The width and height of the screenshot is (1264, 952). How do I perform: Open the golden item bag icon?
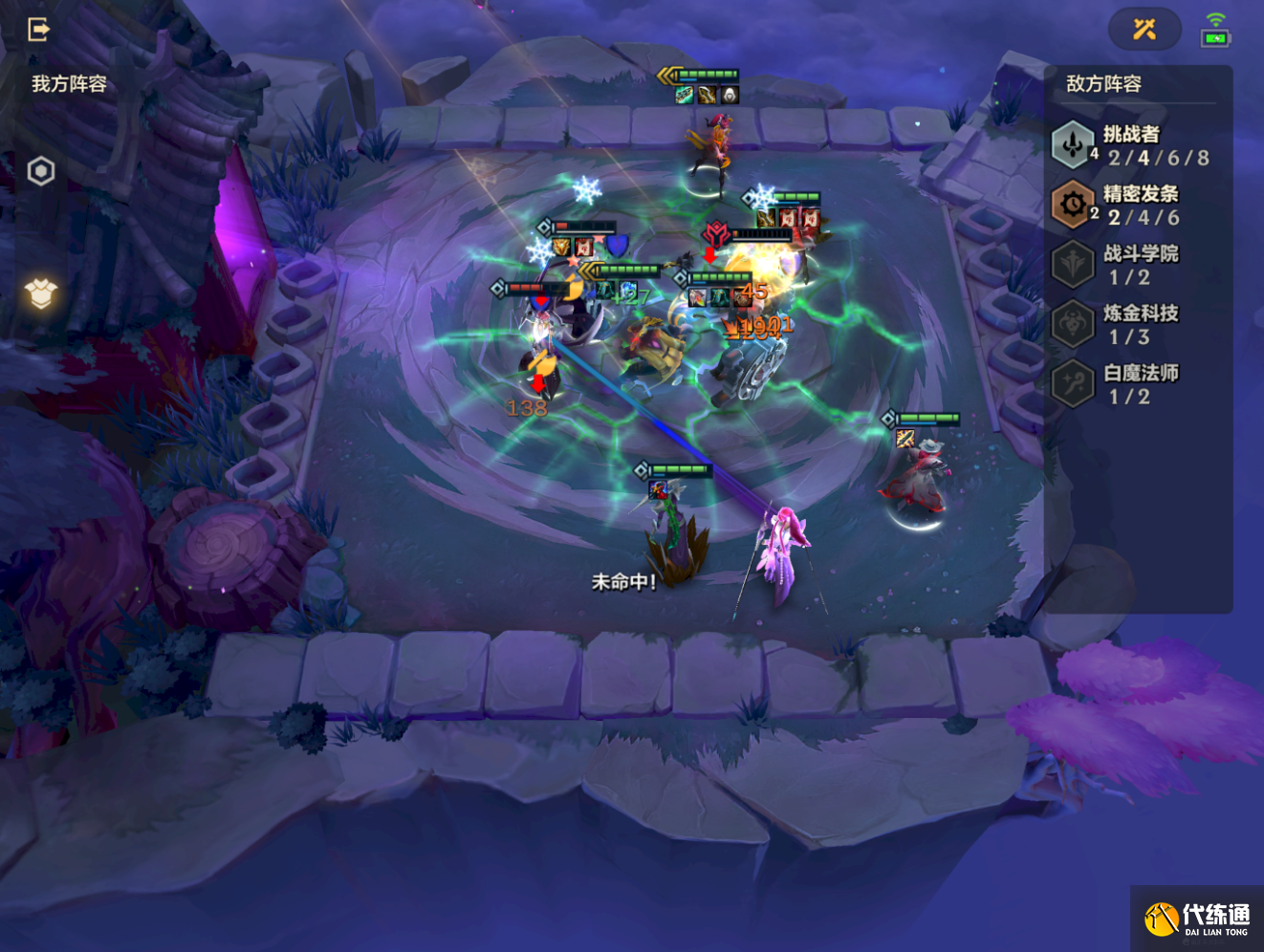point(41,293)
